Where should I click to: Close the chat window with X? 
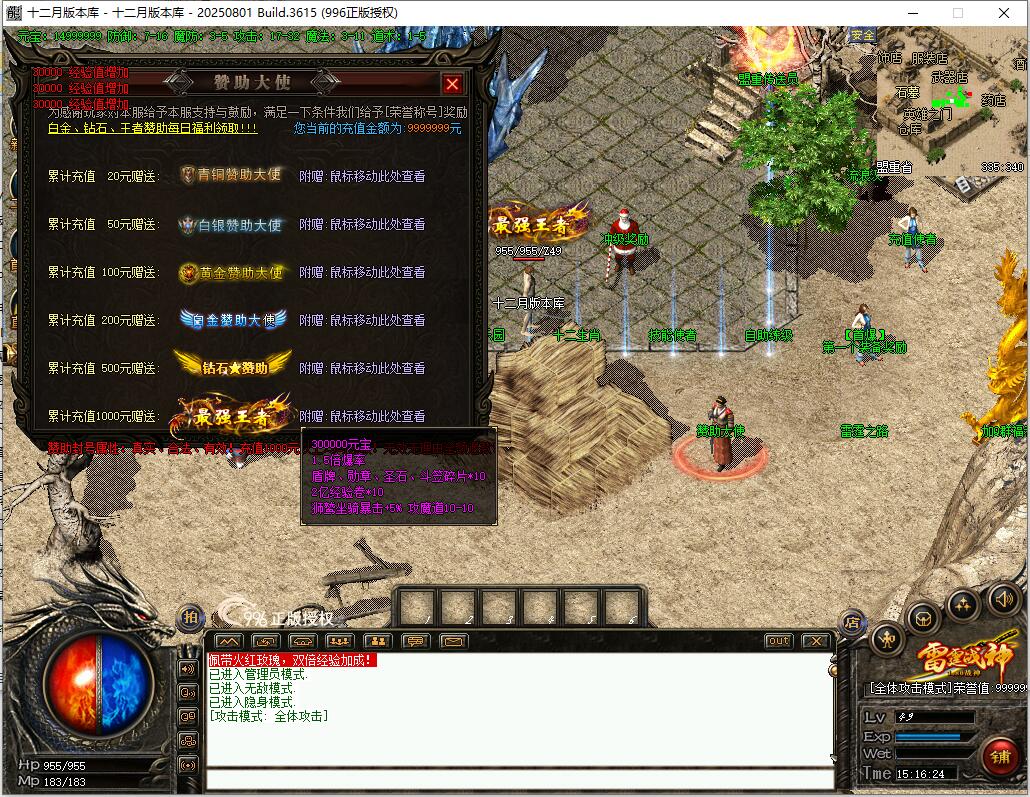click(816, 641)
